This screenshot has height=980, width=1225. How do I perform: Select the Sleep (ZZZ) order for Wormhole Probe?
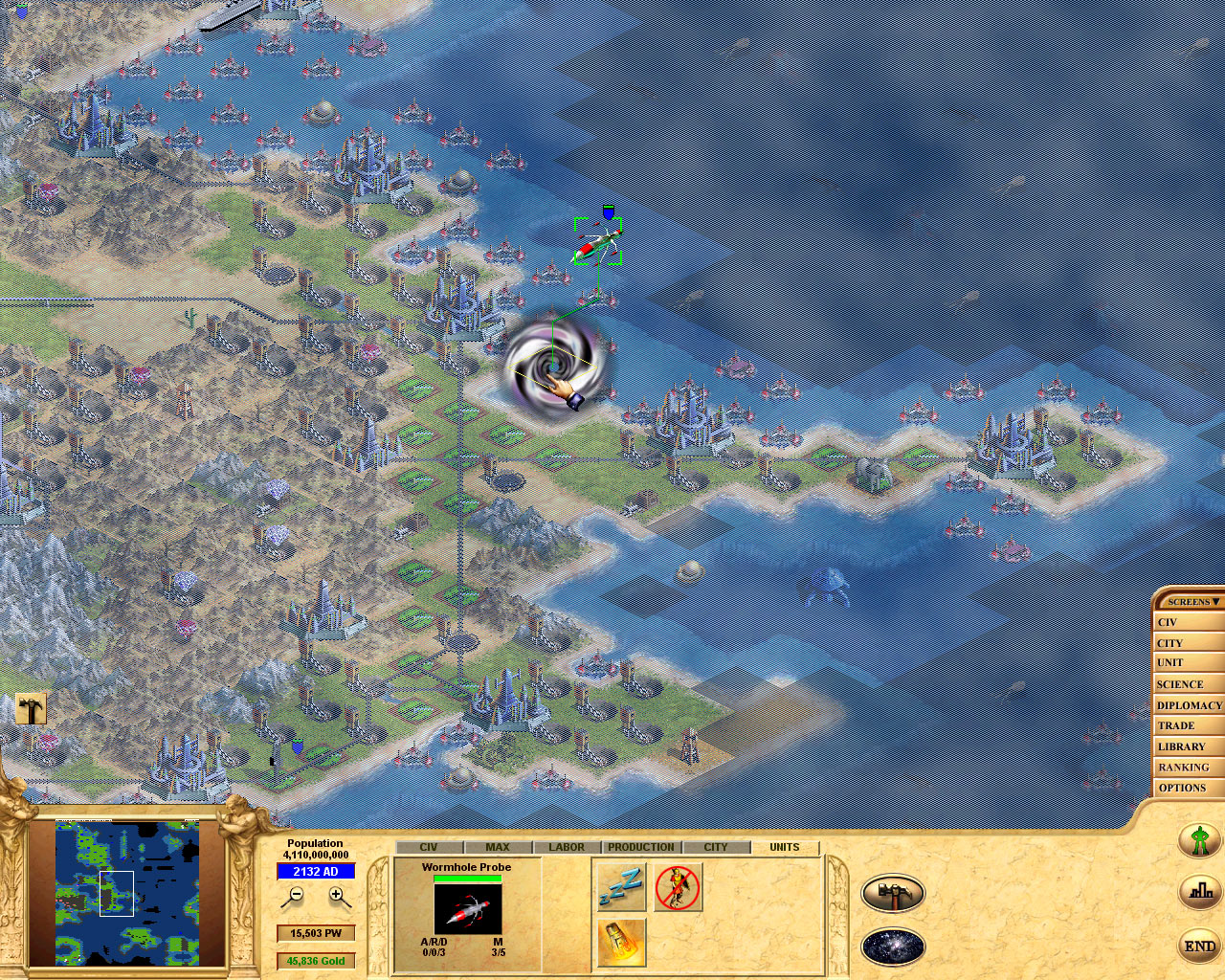pos(619,887)
